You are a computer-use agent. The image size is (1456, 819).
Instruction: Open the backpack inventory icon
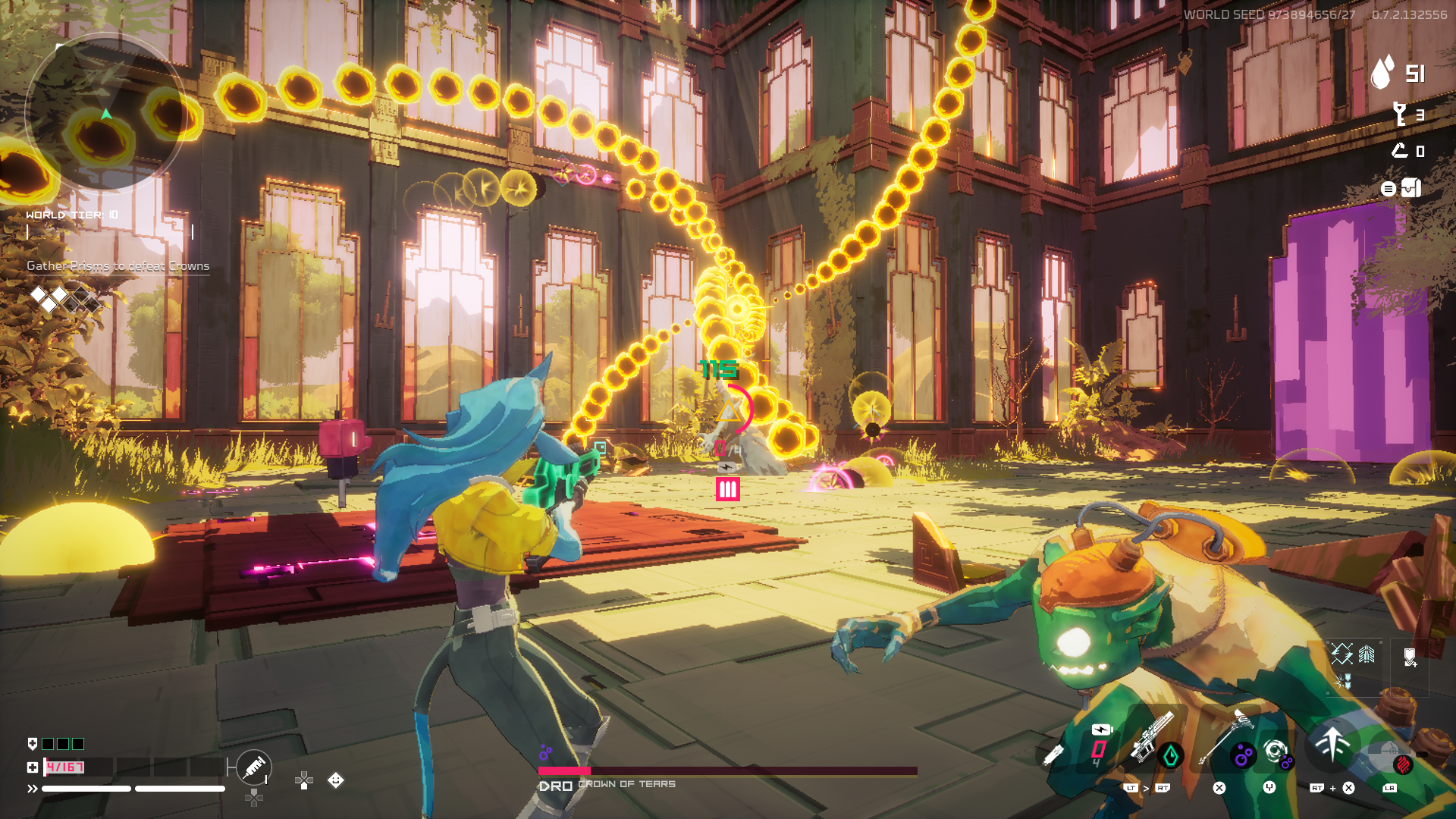click(x=1411, y=188)
